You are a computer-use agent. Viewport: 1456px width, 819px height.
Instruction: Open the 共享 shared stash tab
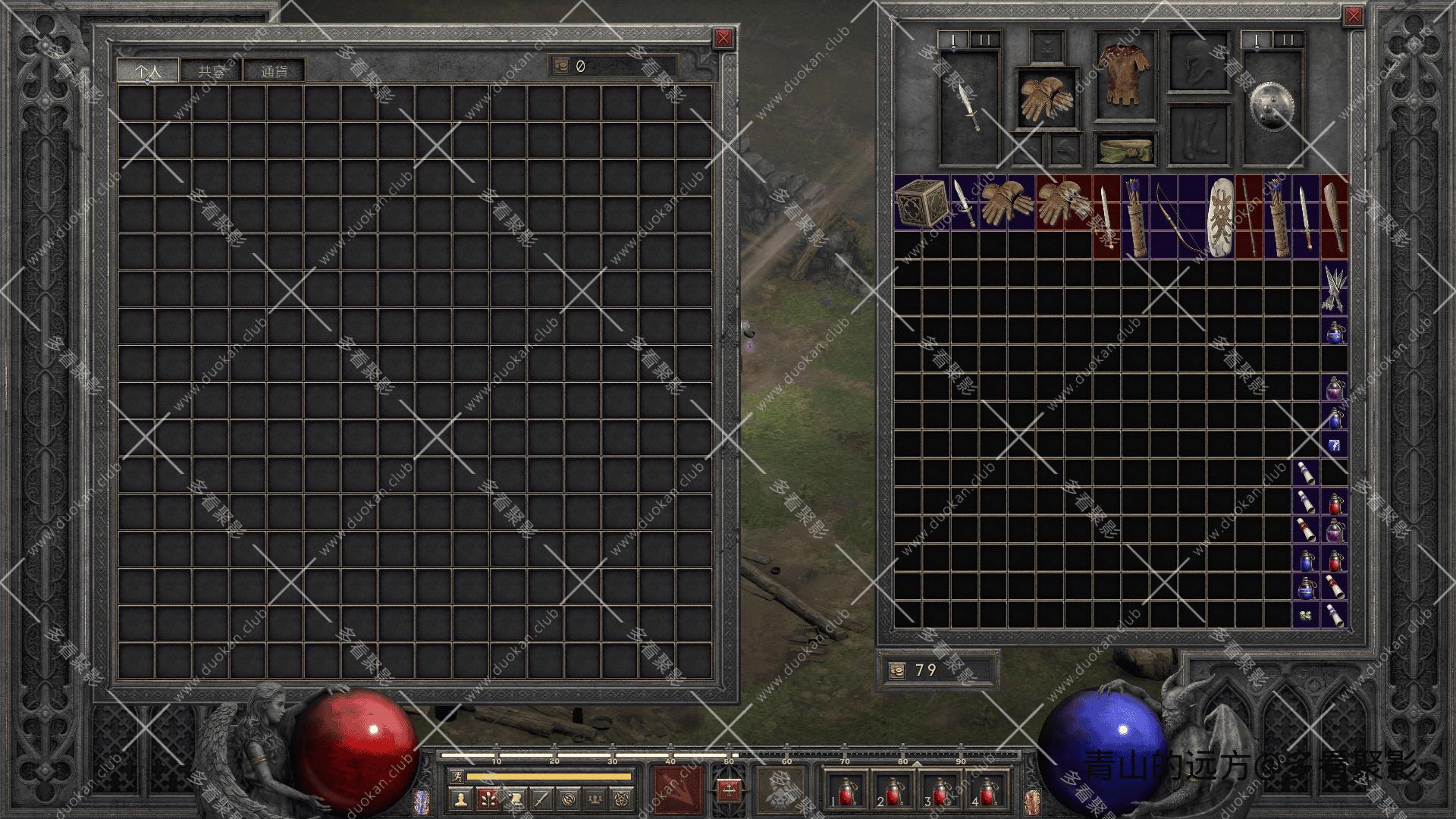pos(212,71)
